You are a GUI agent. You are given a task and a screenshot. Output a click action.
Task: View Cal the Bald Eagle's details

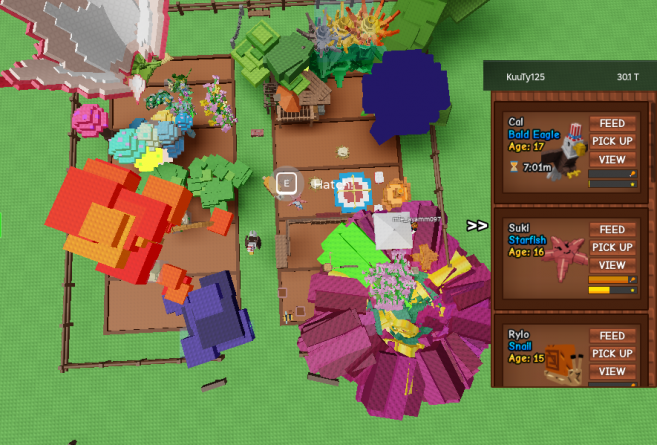[x=612, y=159]
